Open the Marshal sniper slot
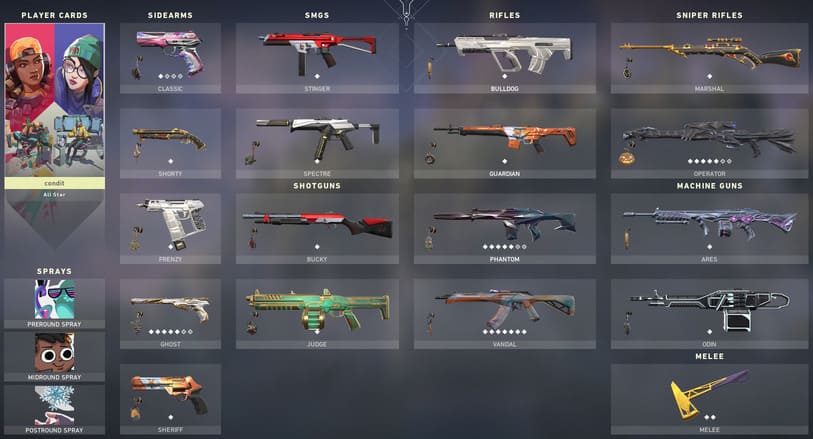813x439 pixels. [709, 58]
